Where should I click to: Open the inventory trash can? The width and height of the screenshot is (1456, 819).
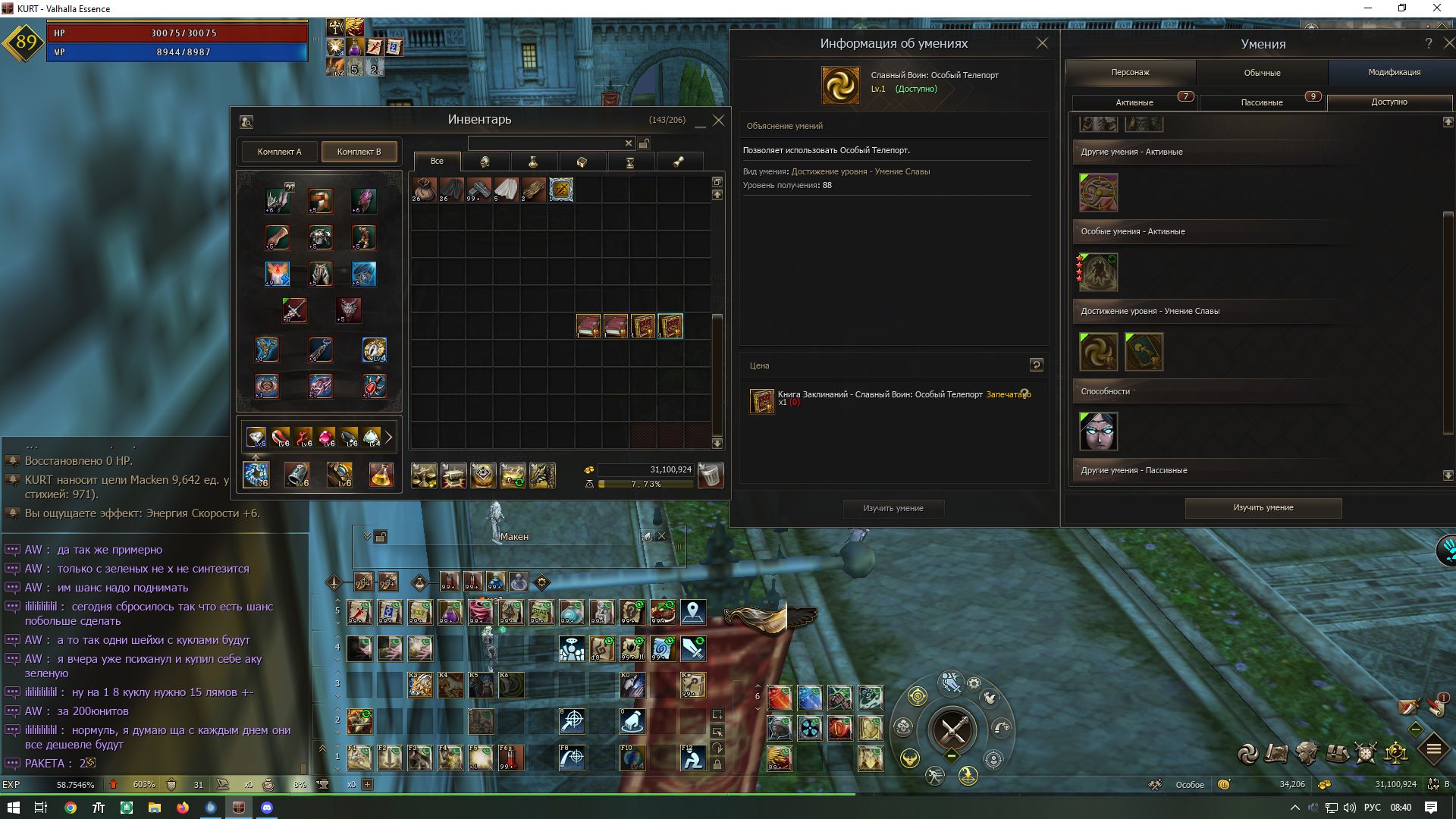(711, 475)
